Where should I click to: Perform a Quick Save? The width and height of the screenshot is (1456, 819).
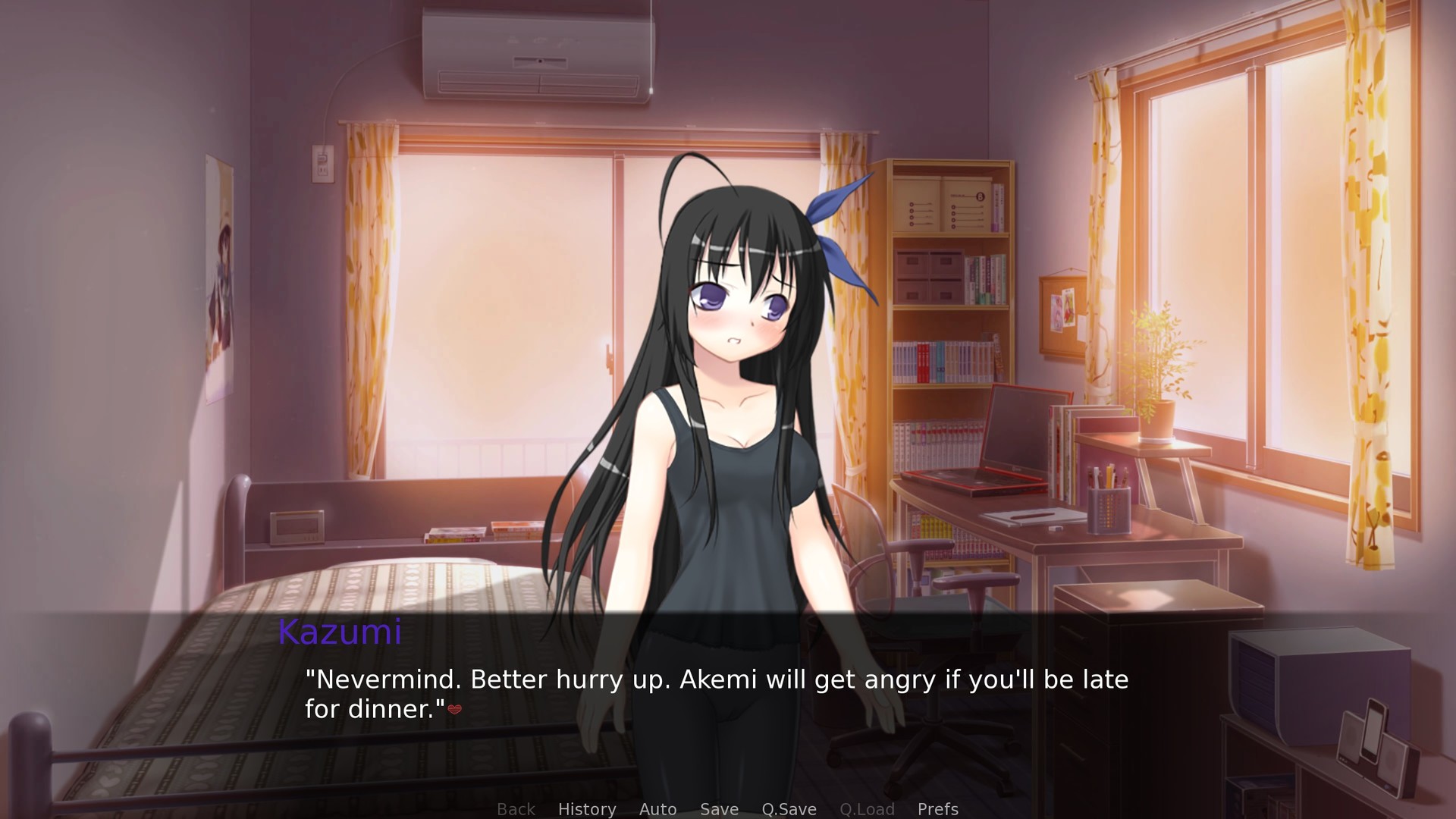coord(788,809)
